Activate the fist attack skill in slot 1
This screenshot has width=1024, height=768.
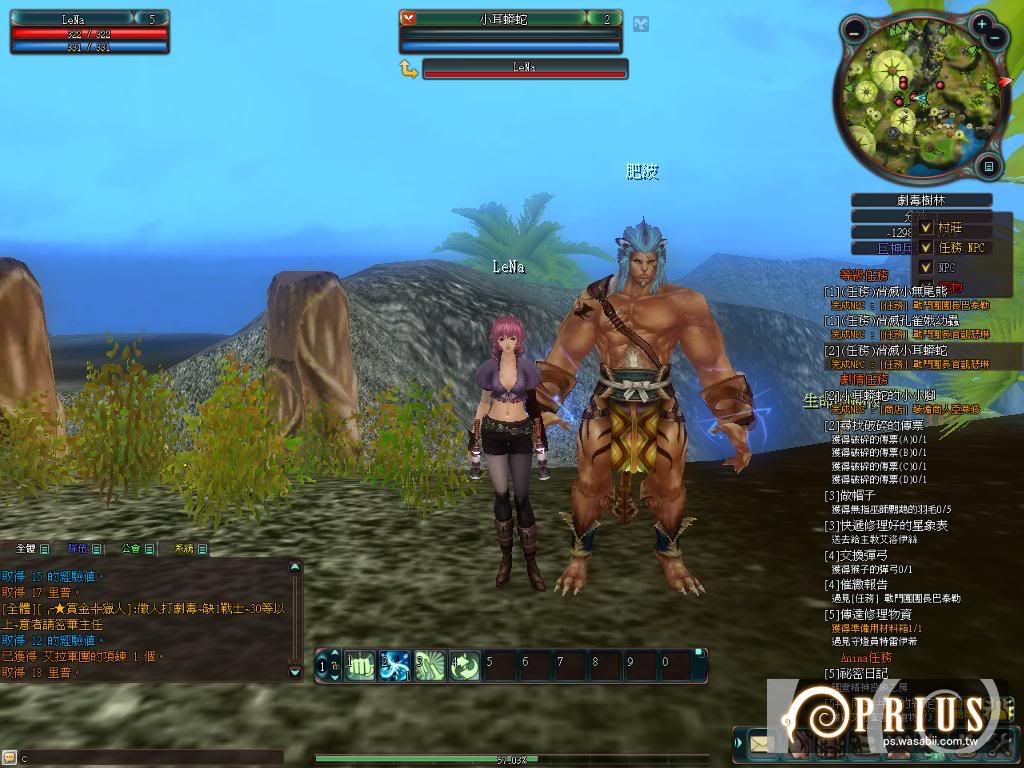coord(360,665)
